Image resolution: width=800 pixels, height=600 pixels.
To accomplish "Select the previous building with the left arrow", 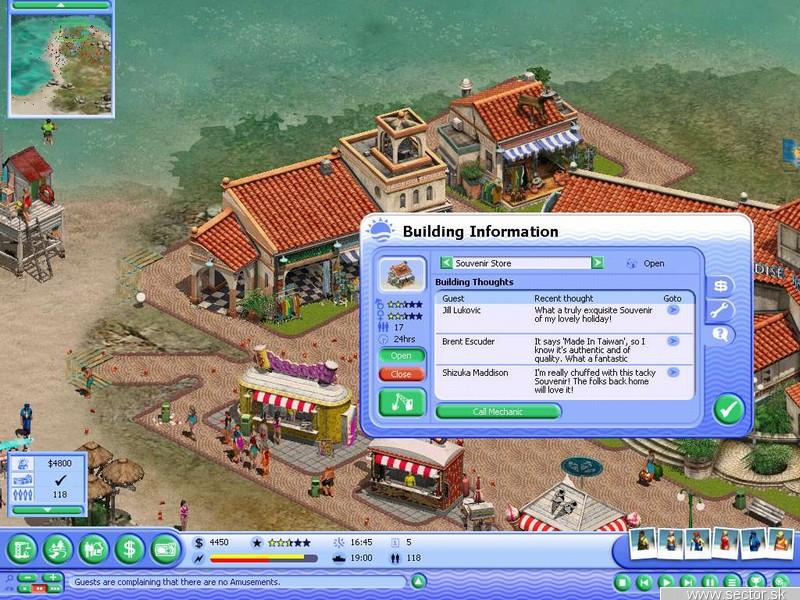I will pyautogui.click(x=446, y=263).
